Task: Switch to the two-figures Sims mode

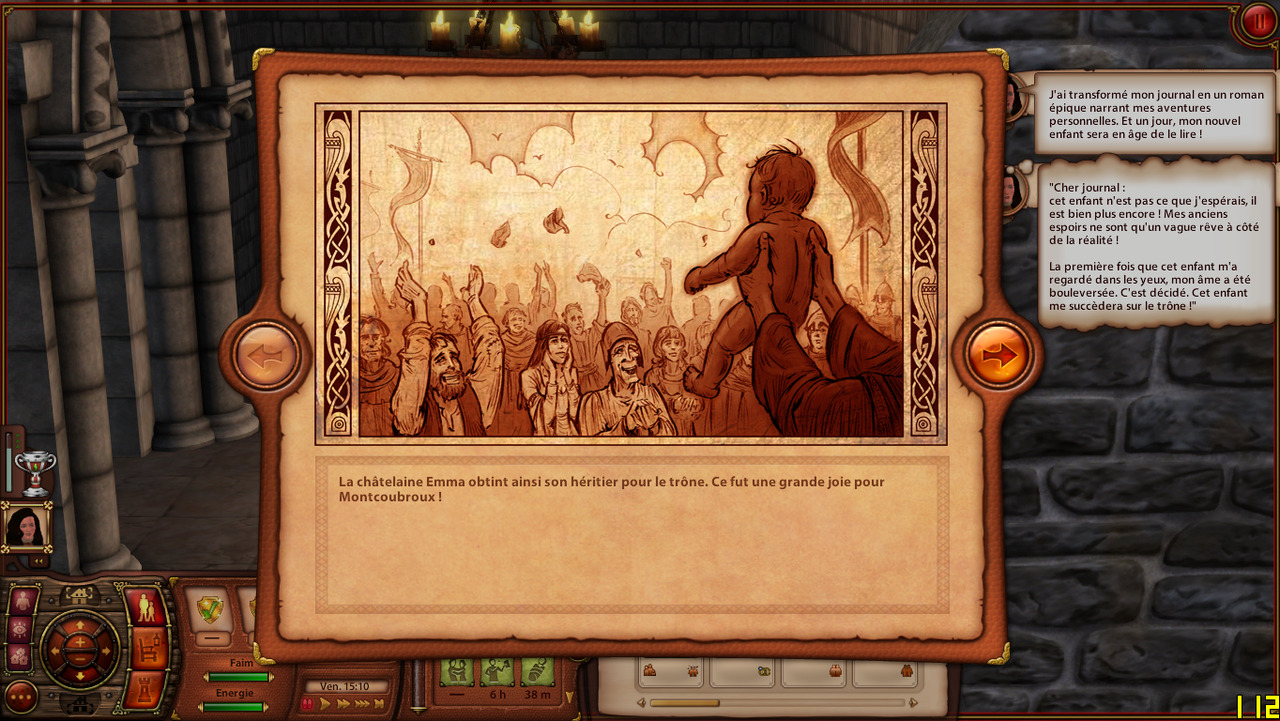Action: (146, 608)
